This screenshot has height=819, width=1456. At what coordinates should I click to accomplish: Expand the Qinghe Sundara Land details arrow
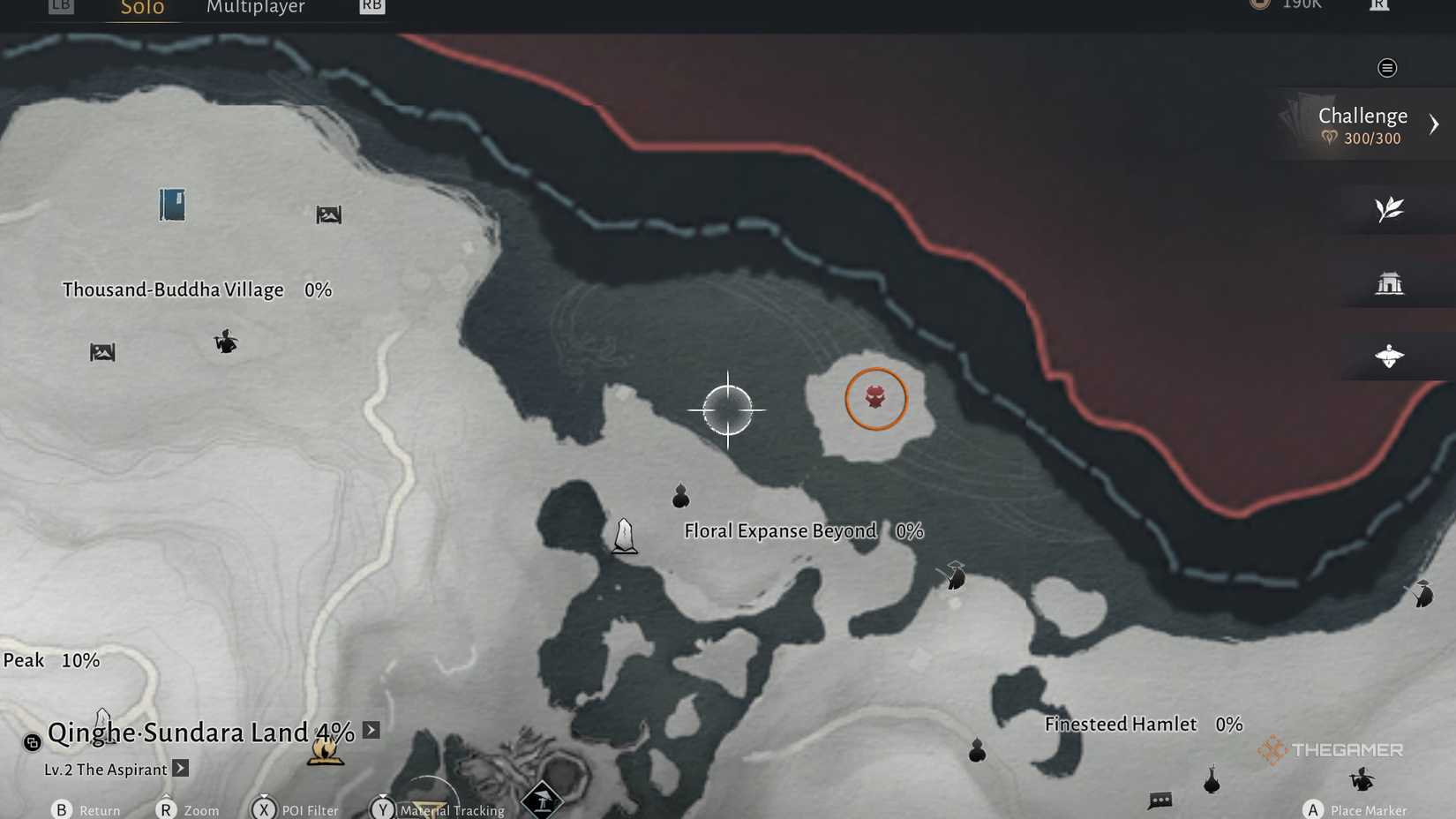coord(371,730)
